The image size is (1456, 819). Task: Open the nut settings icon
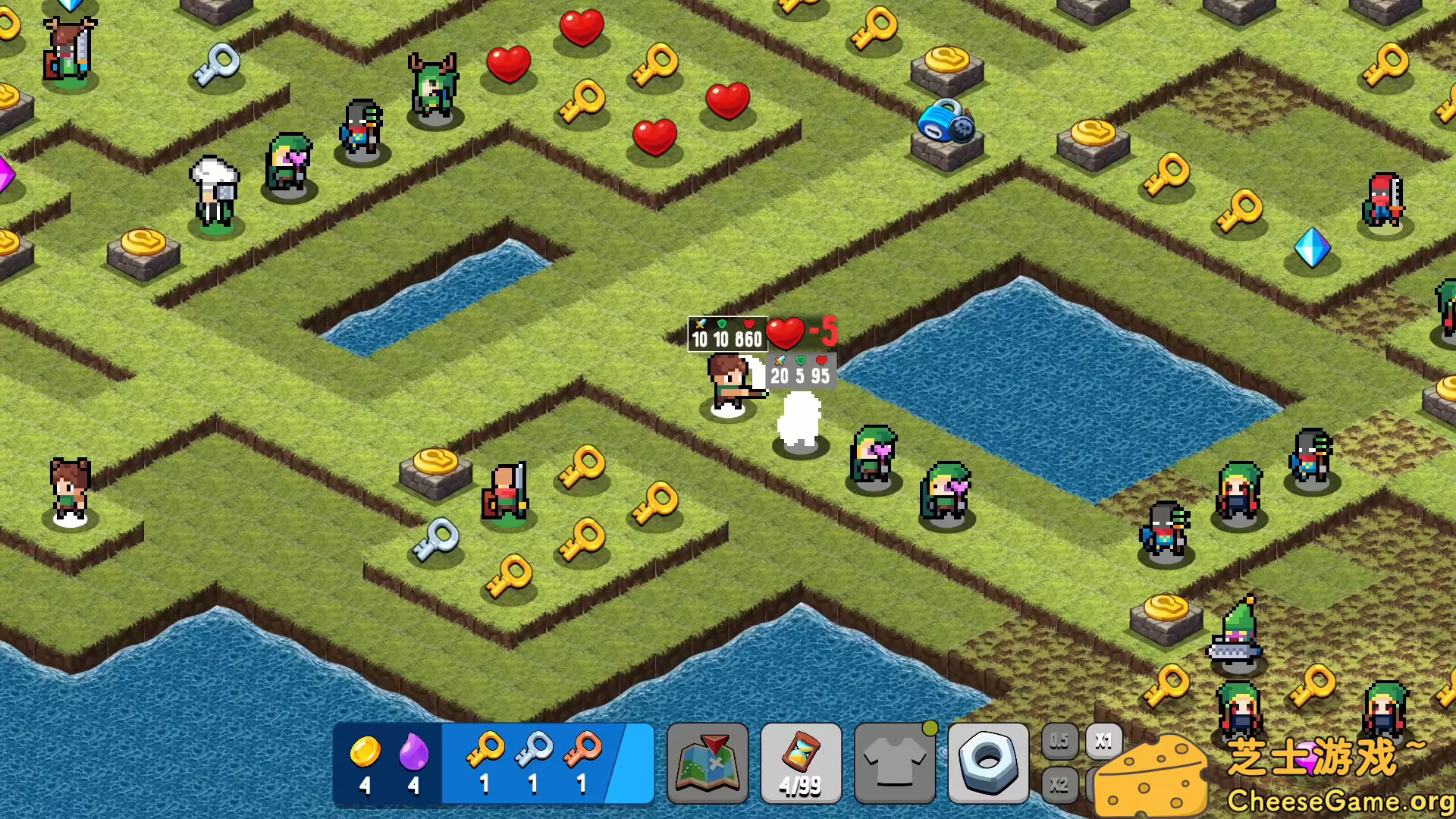988,763
